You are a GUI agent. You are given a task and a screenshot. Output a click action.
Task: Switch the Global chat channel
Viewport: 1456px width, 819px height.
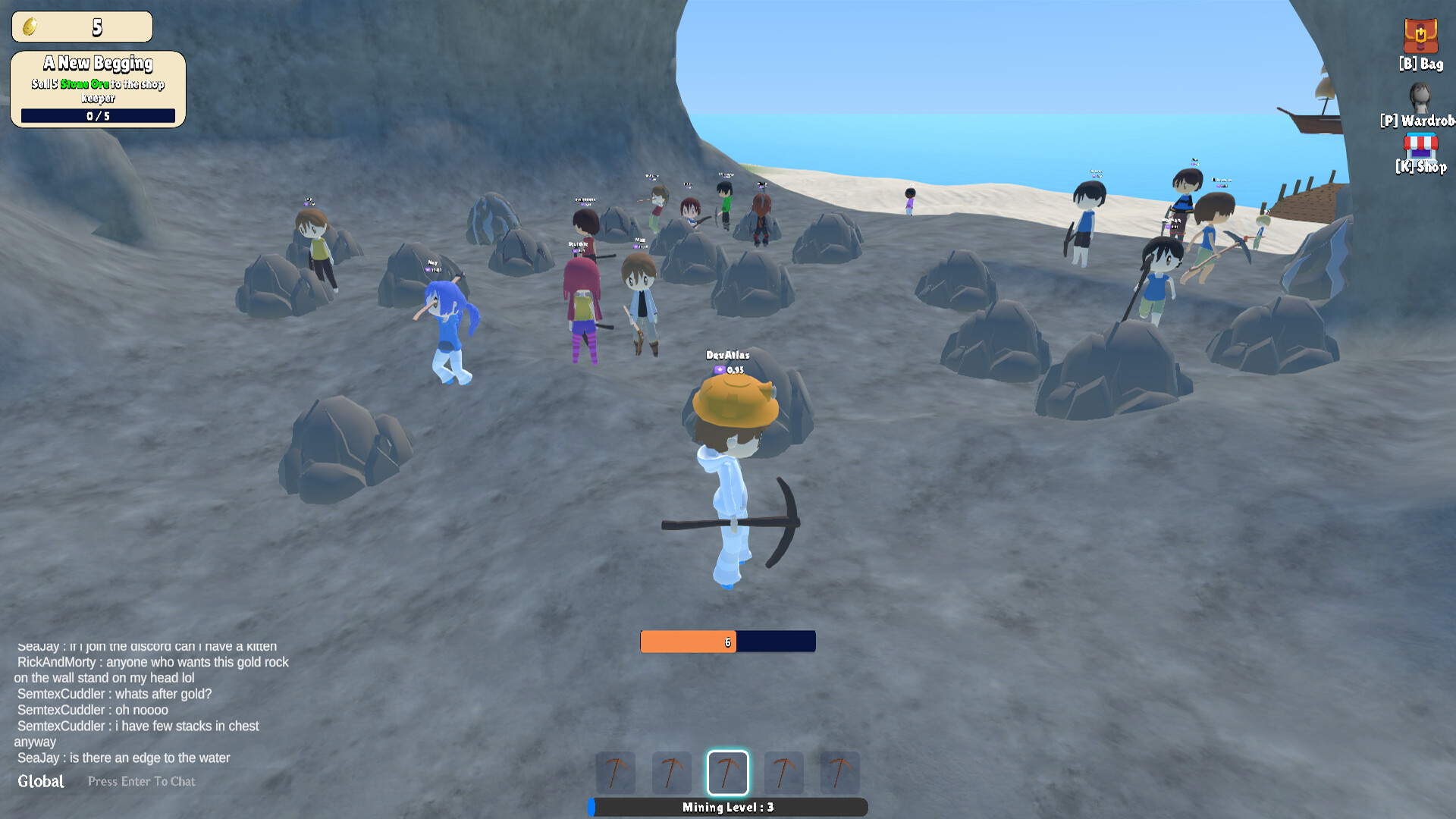[42, 781]
